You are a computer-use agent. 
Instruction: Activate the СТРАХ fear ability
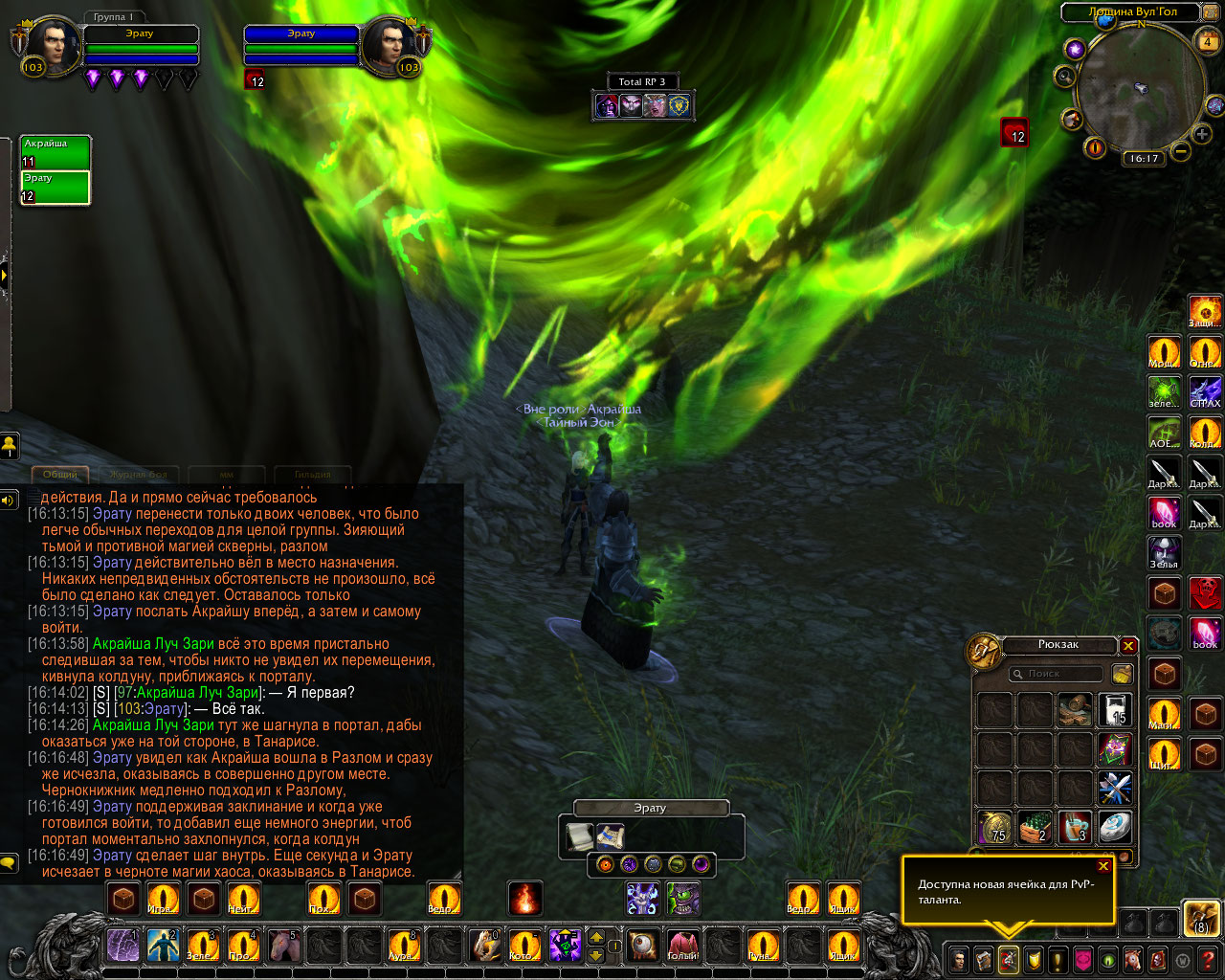[1205, 390]
